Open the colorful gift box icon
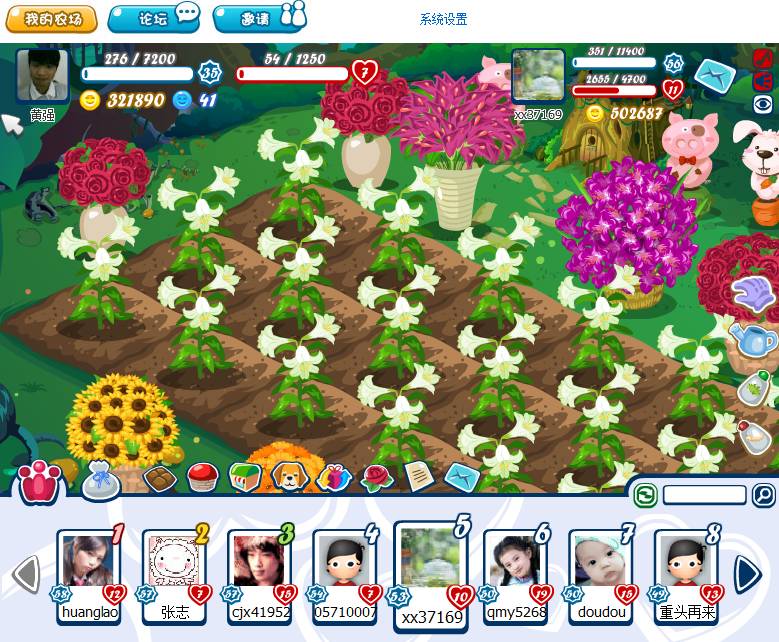The height and width of the screenshot is (642, 779). pos(334,478)
